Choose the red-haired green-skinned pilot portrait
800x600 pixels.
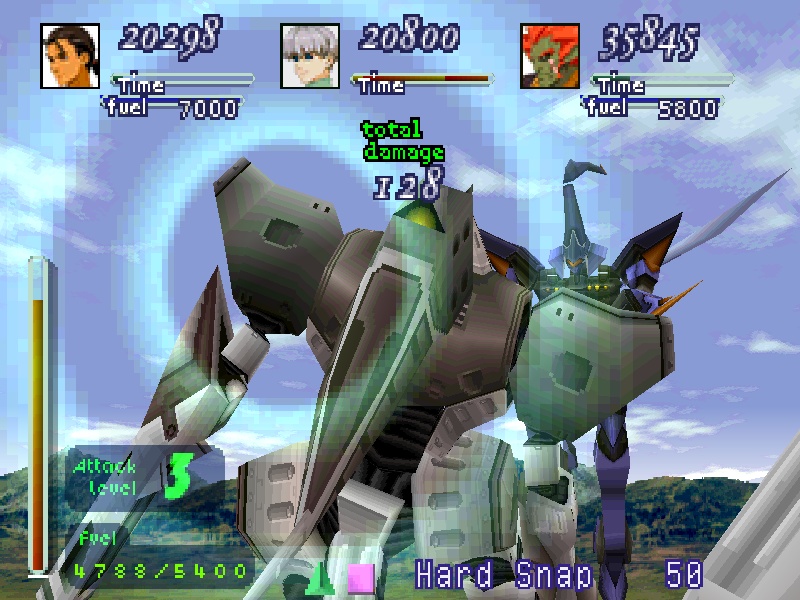pos(550,54)
